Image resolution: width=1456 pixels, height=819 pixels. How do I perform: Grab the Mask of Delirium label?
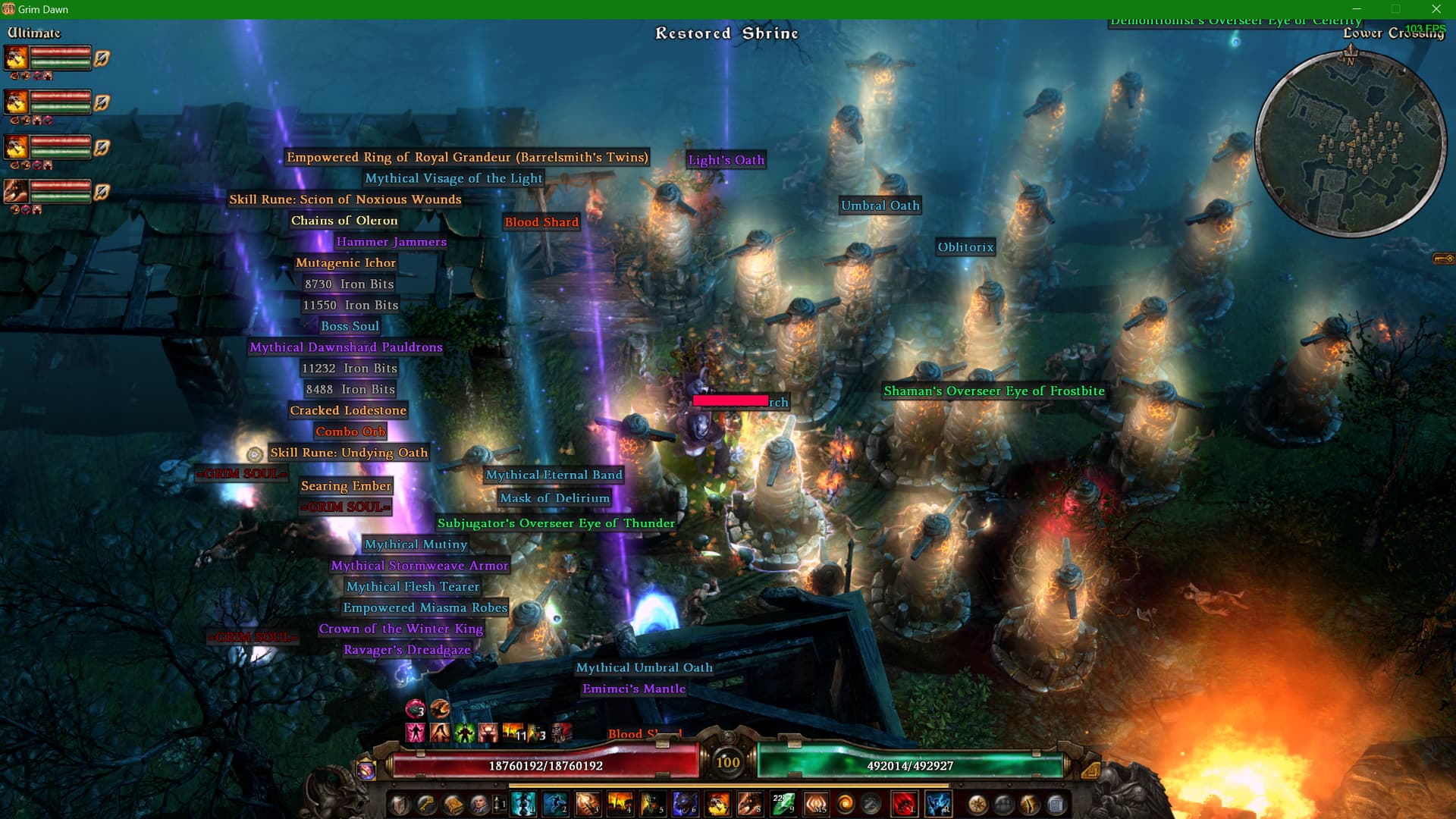554,498
